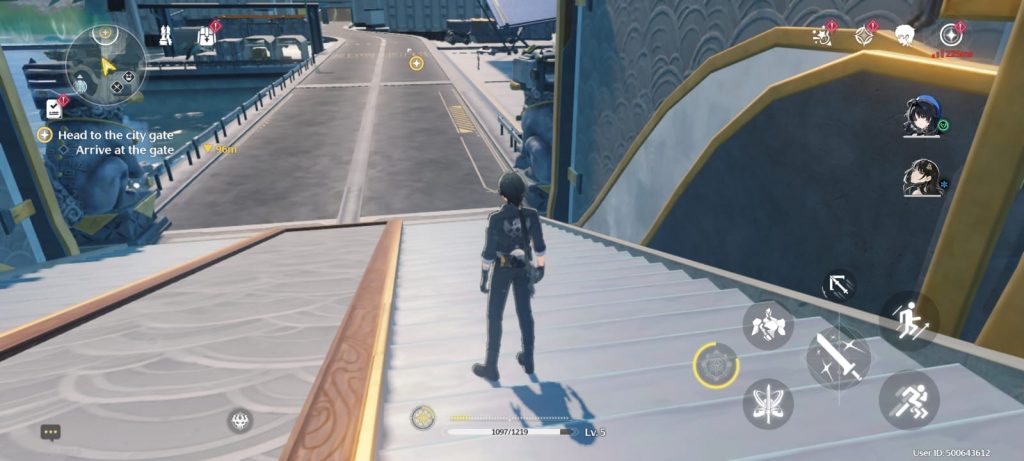Open the chat speech bubble
Image resolution: width=1024 pixels, height=461 pixels.
pos(51,432)
